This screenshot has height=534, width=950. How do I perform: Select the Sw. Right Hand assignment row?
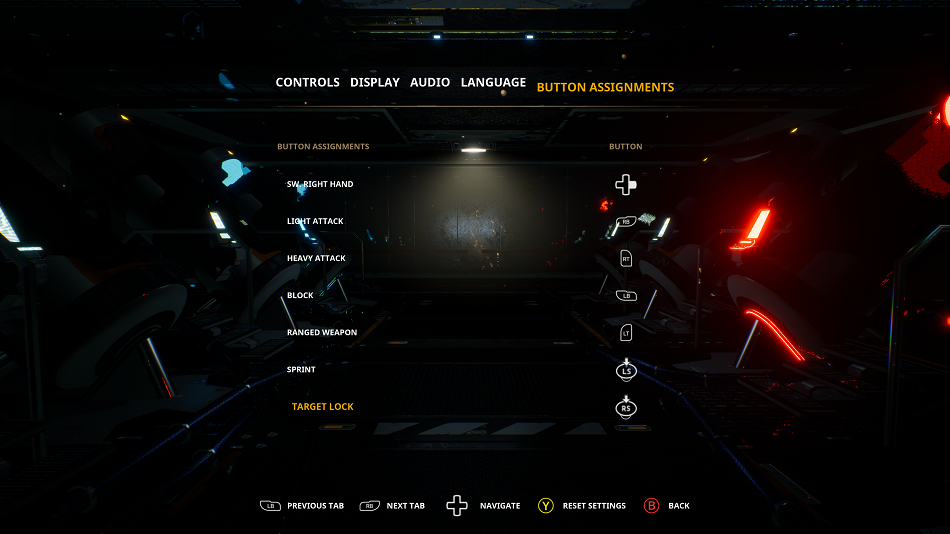(x=320, y=185)
